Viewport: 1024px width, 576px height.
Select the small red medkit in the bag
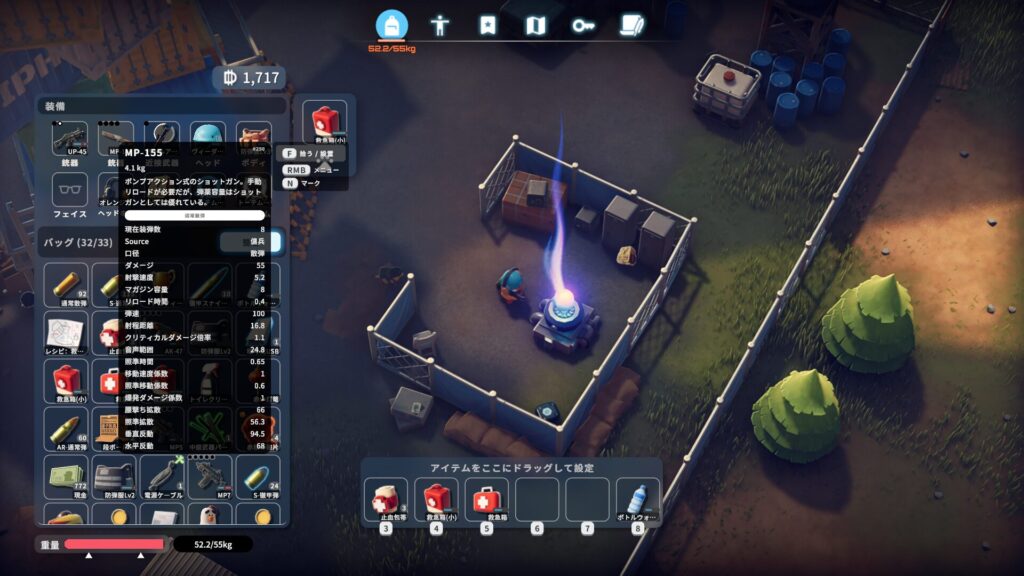pos(66,380)
